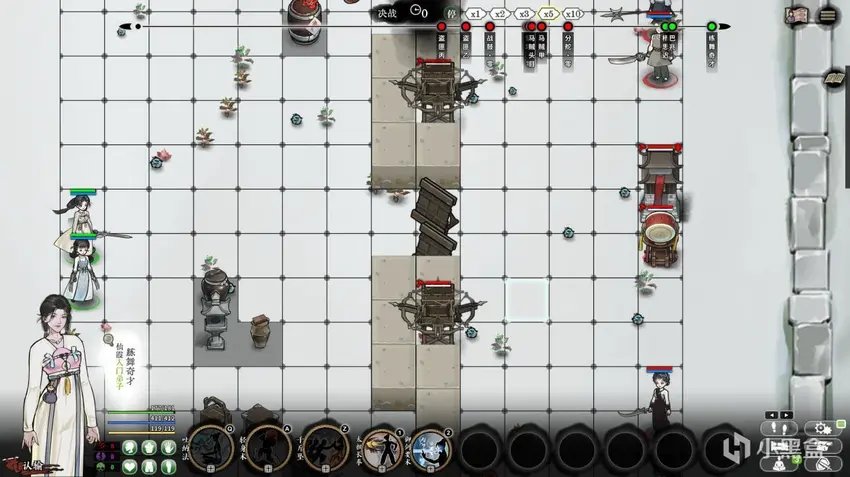Switch battle speed to x10
Screen dimensions: 850x477
[573, 14]
